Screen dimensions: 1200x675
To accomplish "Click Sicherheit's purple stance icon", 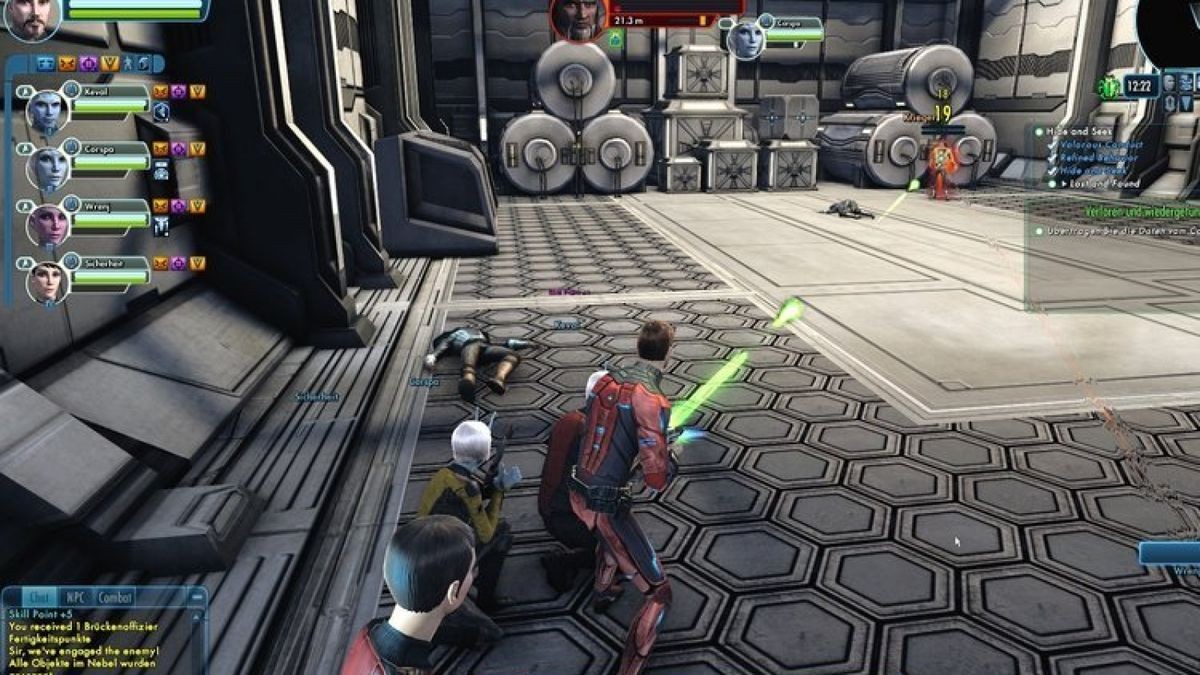I will click(x=179, y=264).
